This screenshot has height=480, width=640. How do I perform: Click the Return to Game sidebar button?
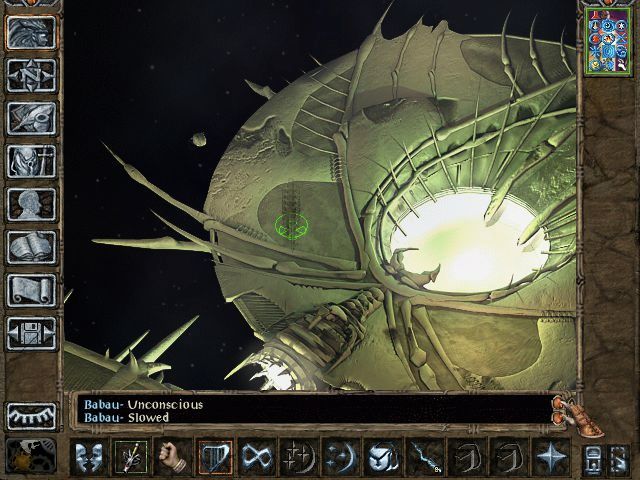tap(31, 32)
